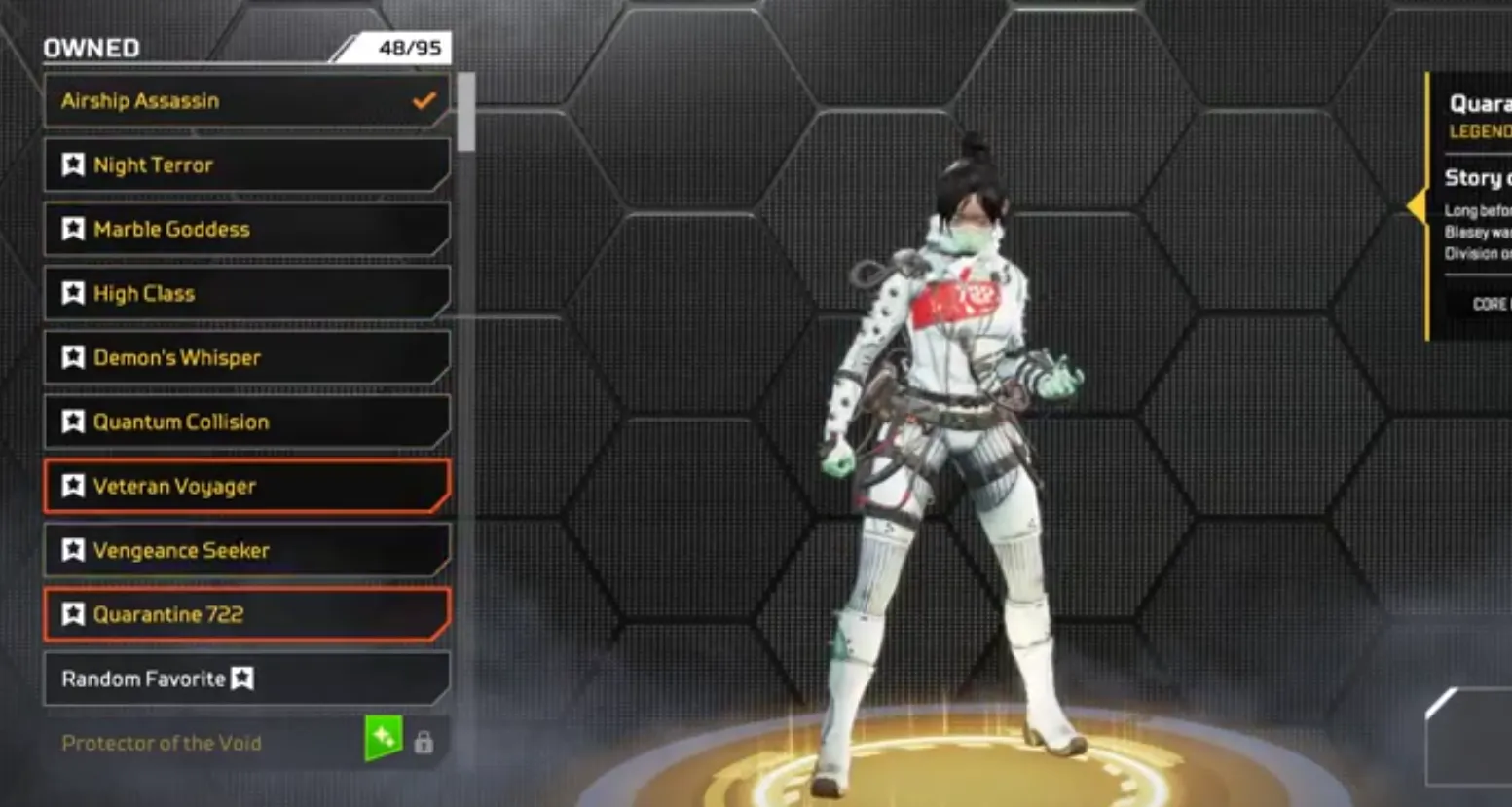Click the star icon beside Marble Goddess
The image size is (1512, 807).
coord(73,229)
